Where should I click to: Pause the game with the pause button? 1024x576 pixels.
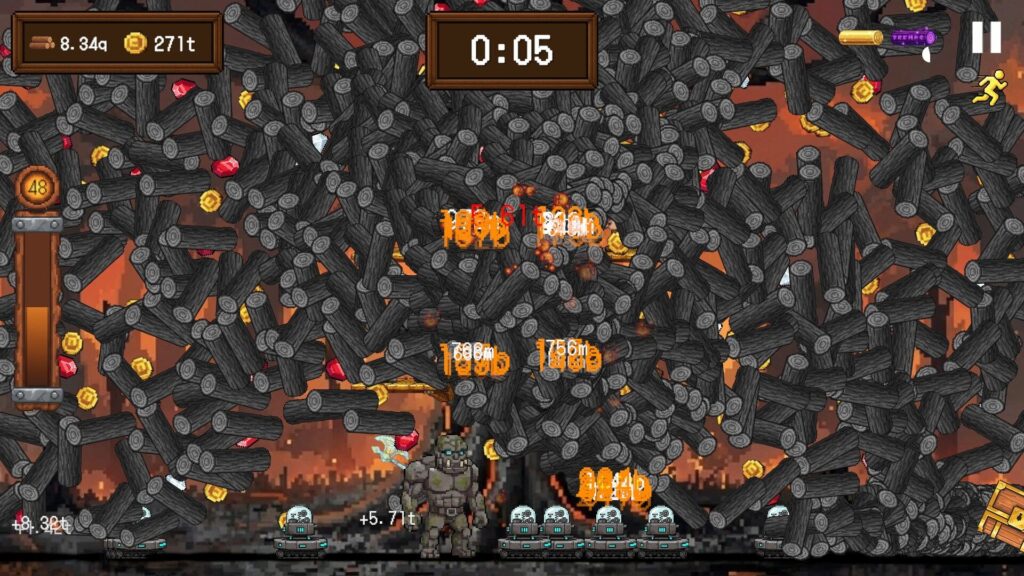986,37
